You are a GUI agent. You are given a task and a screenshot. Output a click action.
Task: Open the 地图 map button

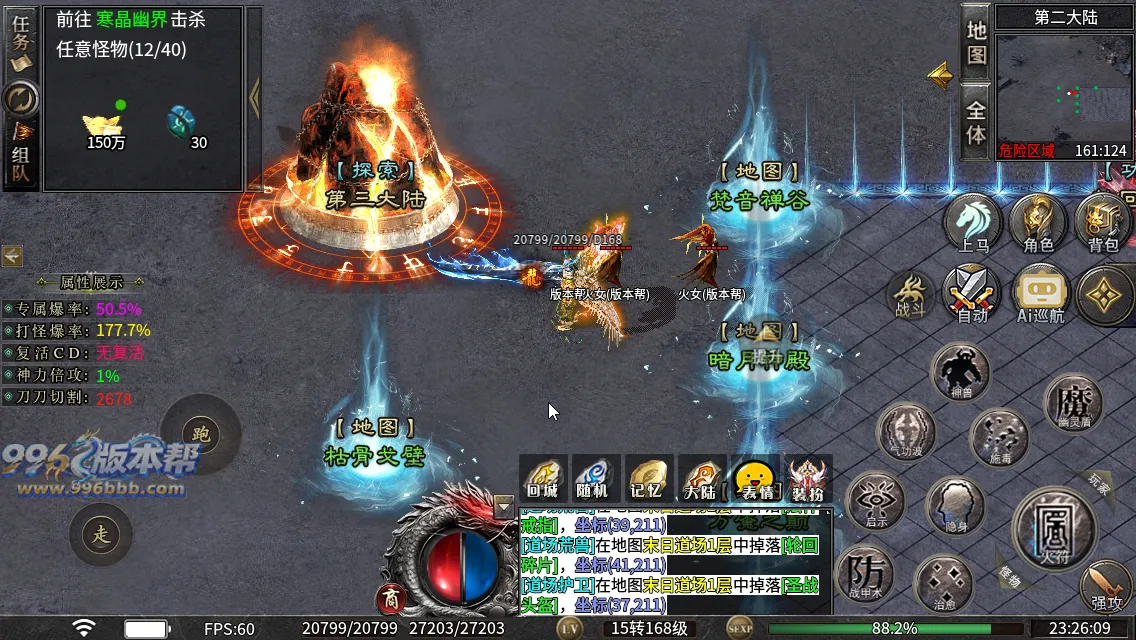point(976,41)
